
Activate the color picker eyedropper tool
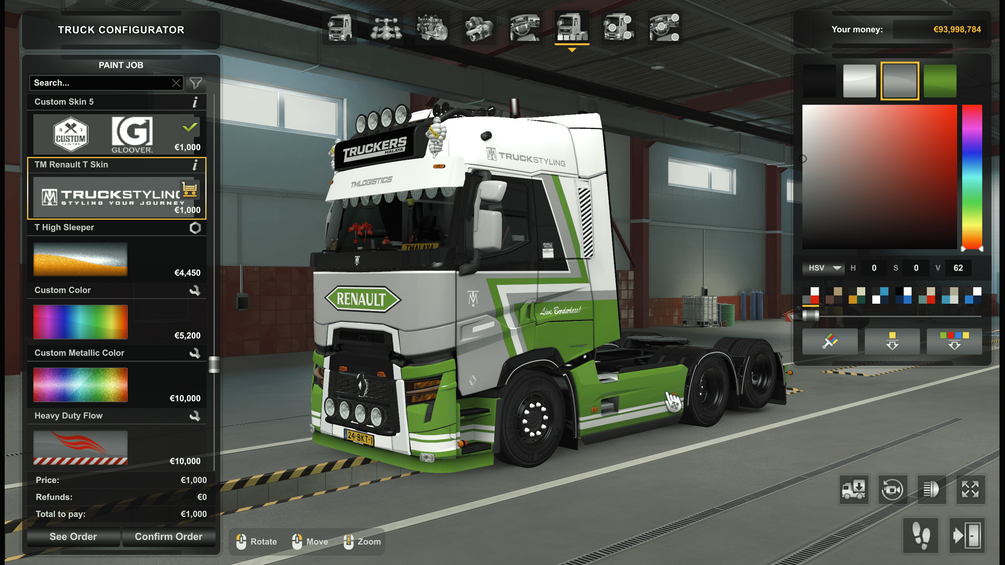(829, 341)
